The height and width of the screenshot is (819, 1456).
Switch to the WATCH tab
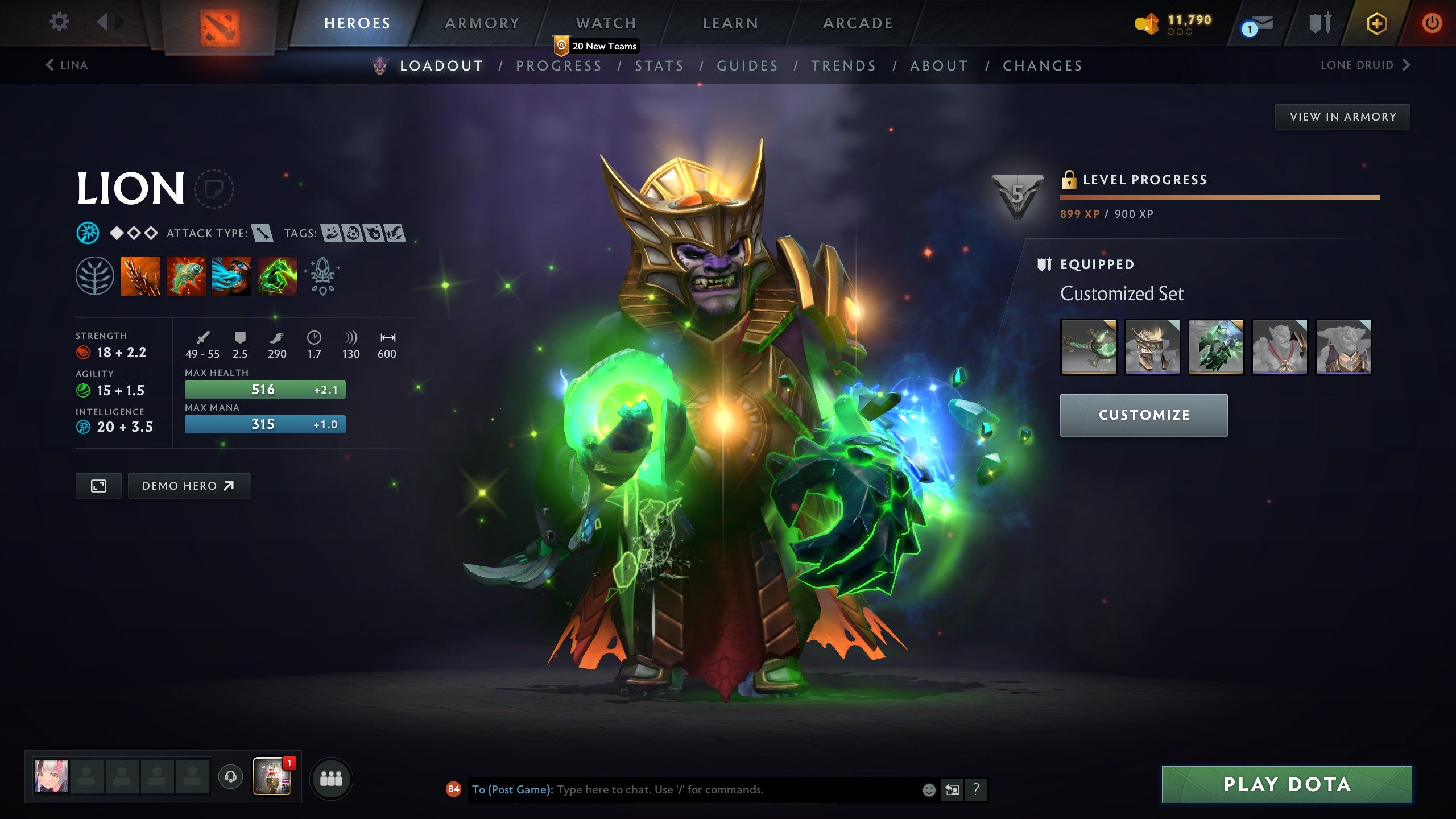pyautogui.click(x=605, y=23)
